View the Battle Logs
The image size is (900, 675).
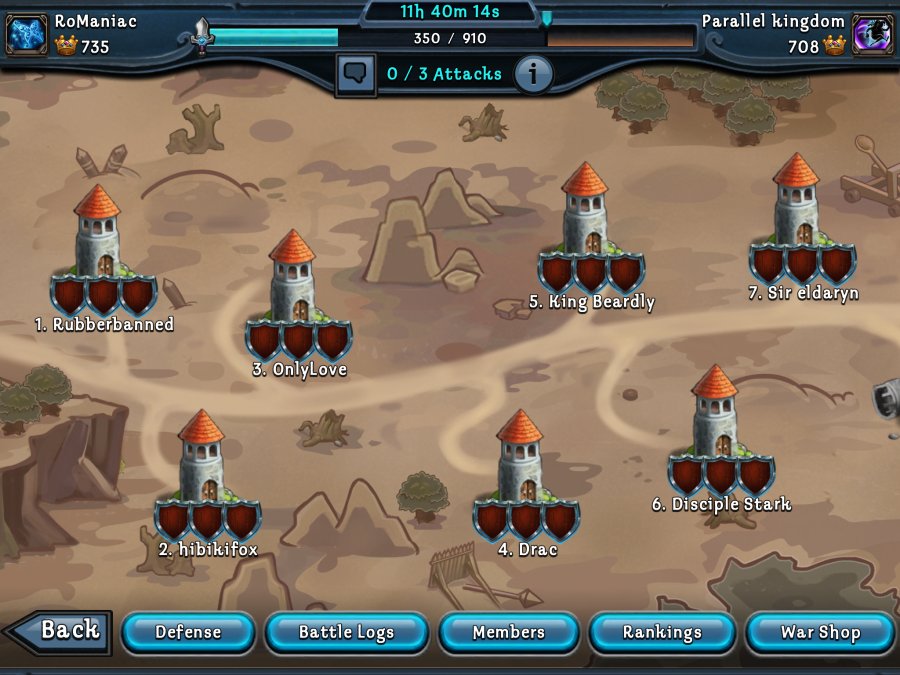click(346, 632)
